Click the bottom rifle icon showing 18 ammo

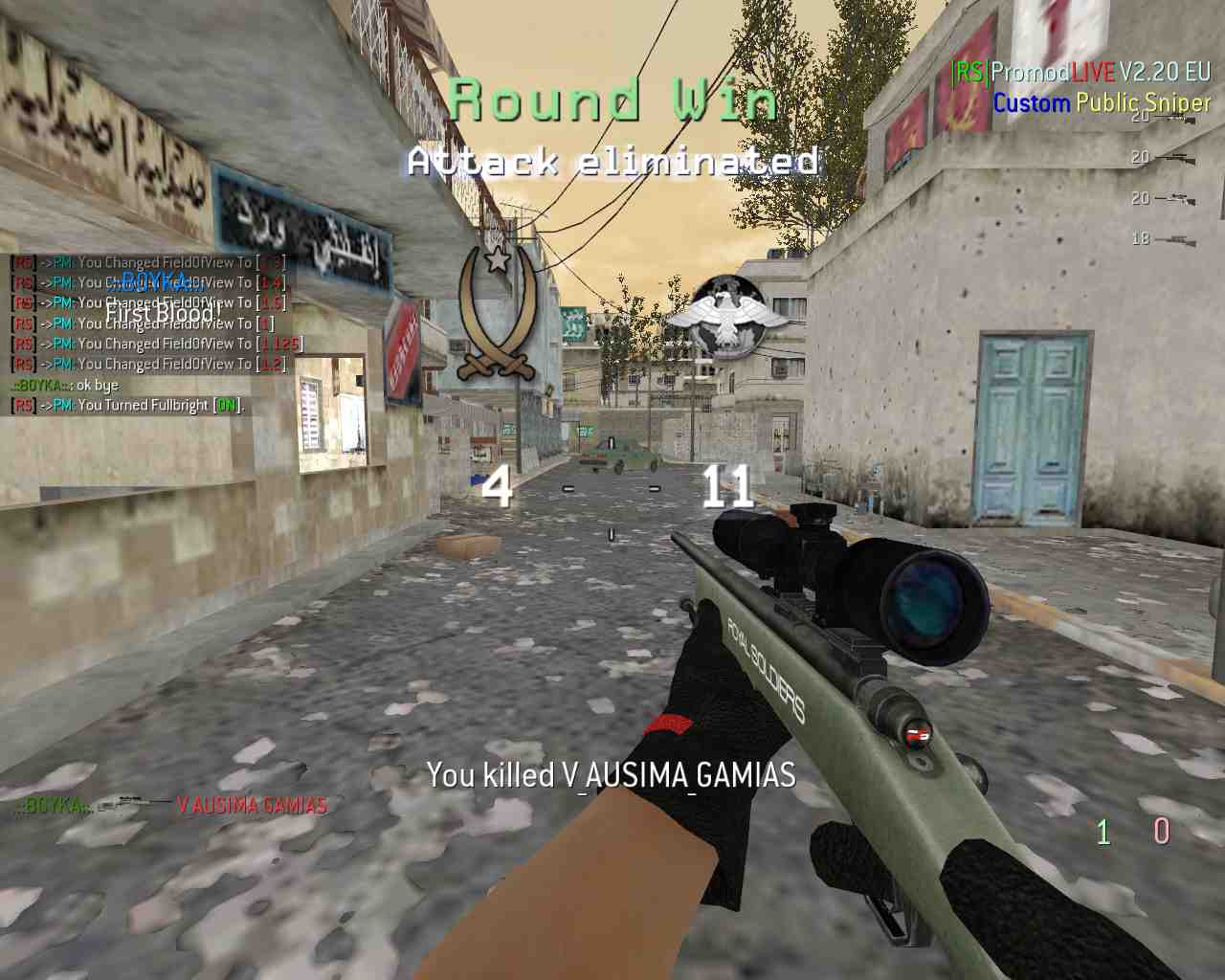pyautogui.click(x=1176, y=238)
